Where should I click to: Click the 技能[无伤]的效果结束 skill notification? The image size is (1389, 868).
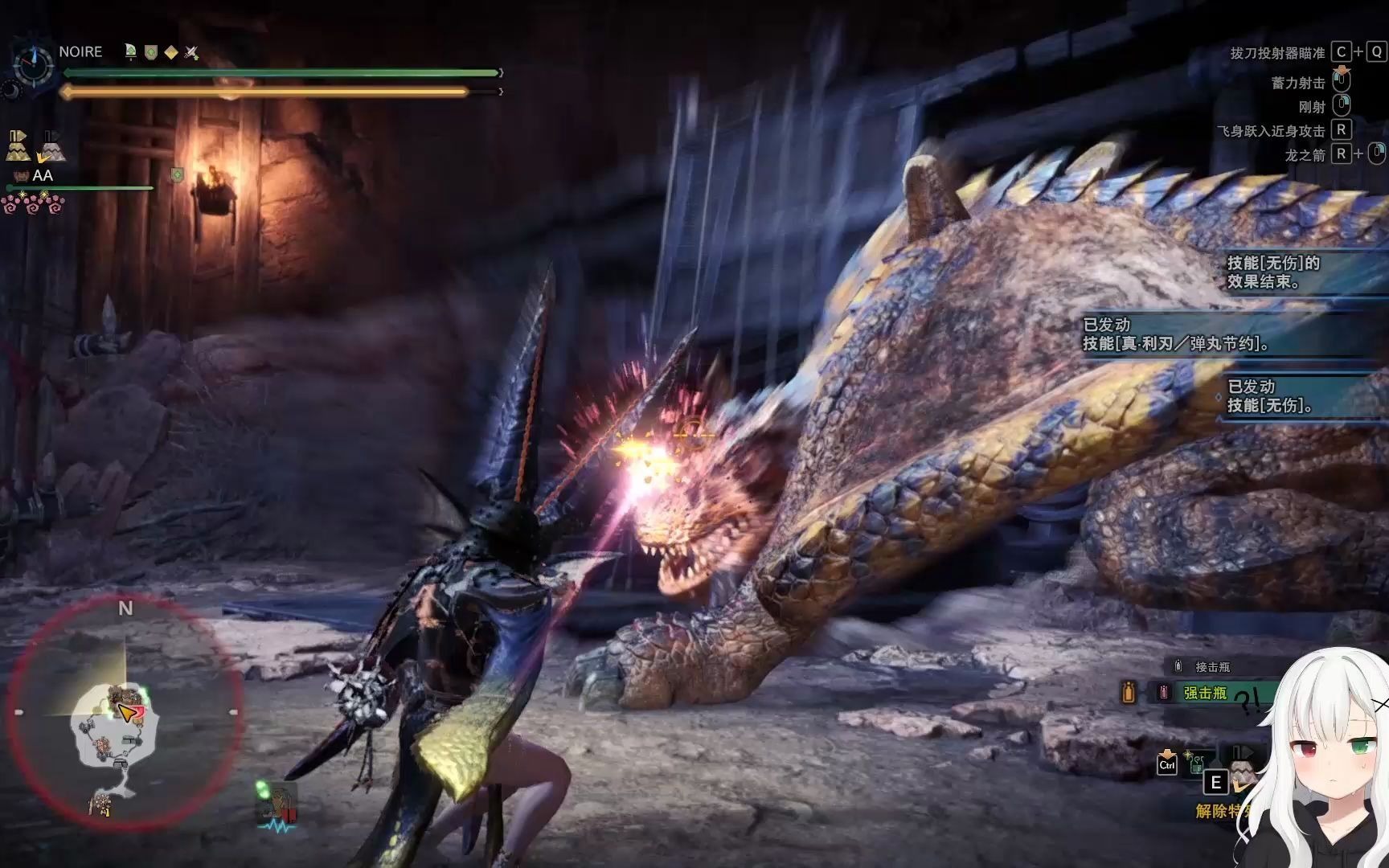(x=1273, y=272)
